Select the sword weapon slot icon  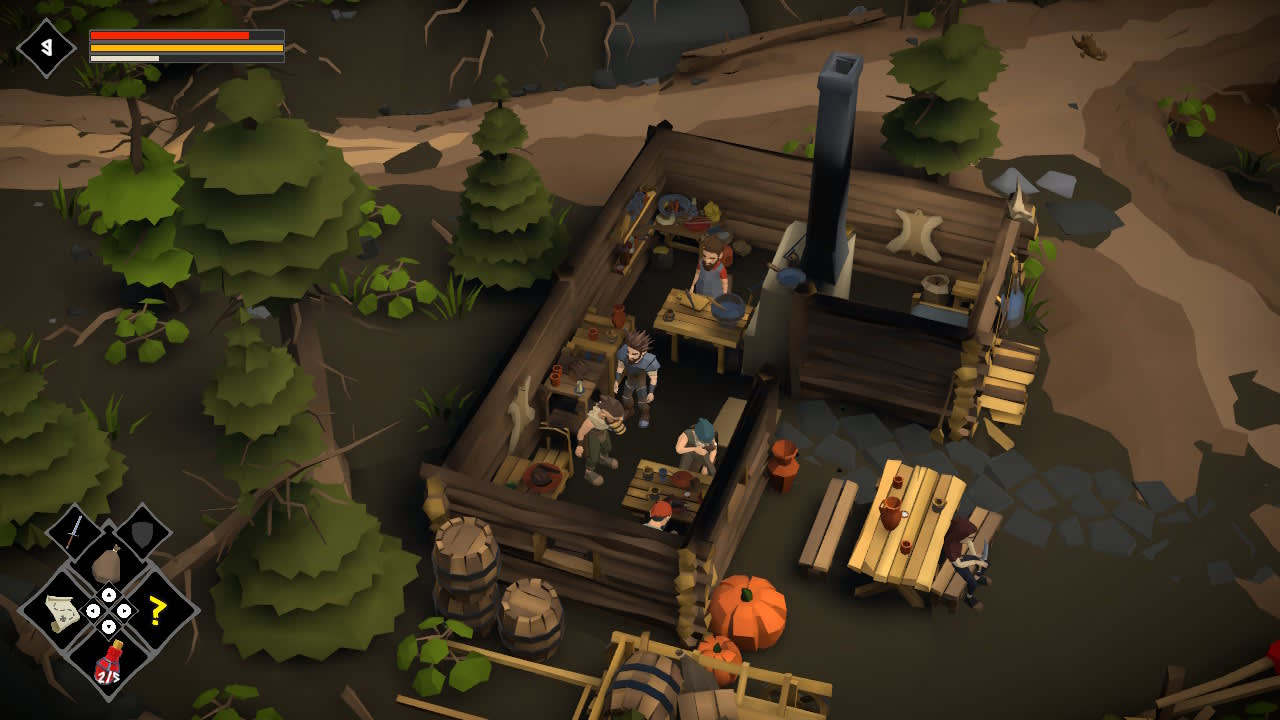click(73, 530)
